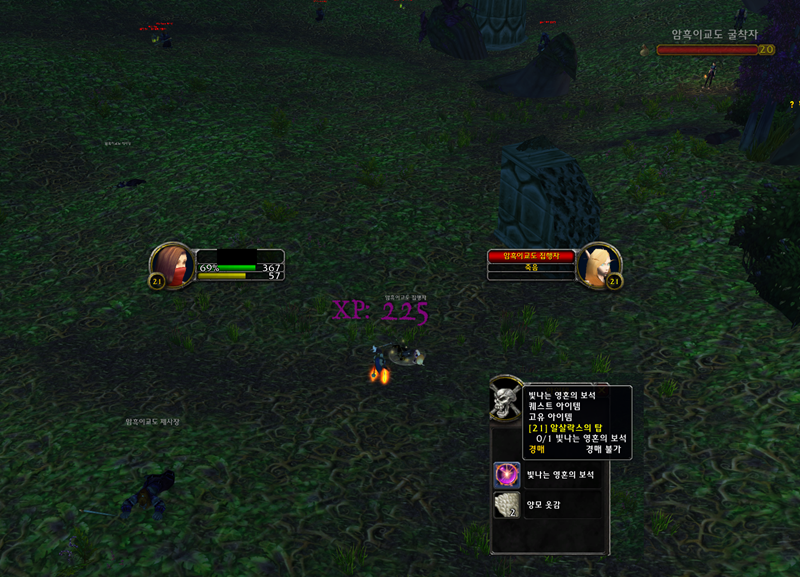Click the dead 암흑이교도 집행자 target portrait
Viewport: 800px width, 577px height.
point(600,265)
